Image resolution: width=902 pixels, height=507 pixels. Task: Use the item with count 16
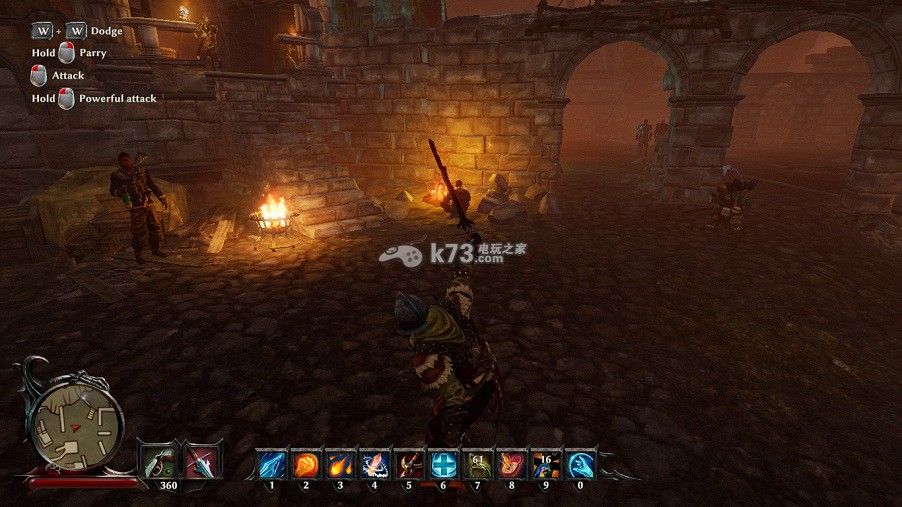click(545, 465)
